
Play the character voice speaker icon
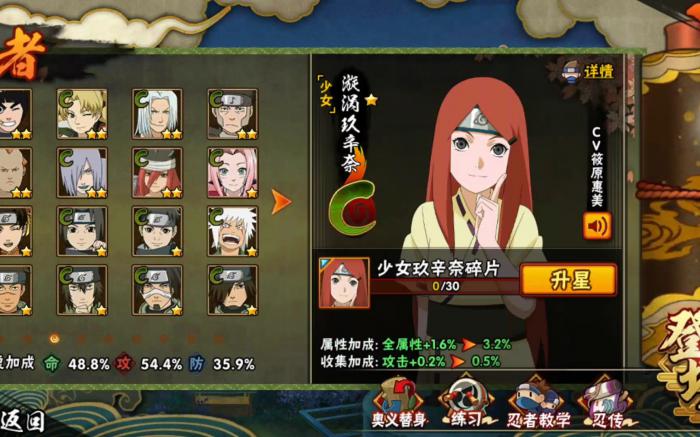coord(596,224)
